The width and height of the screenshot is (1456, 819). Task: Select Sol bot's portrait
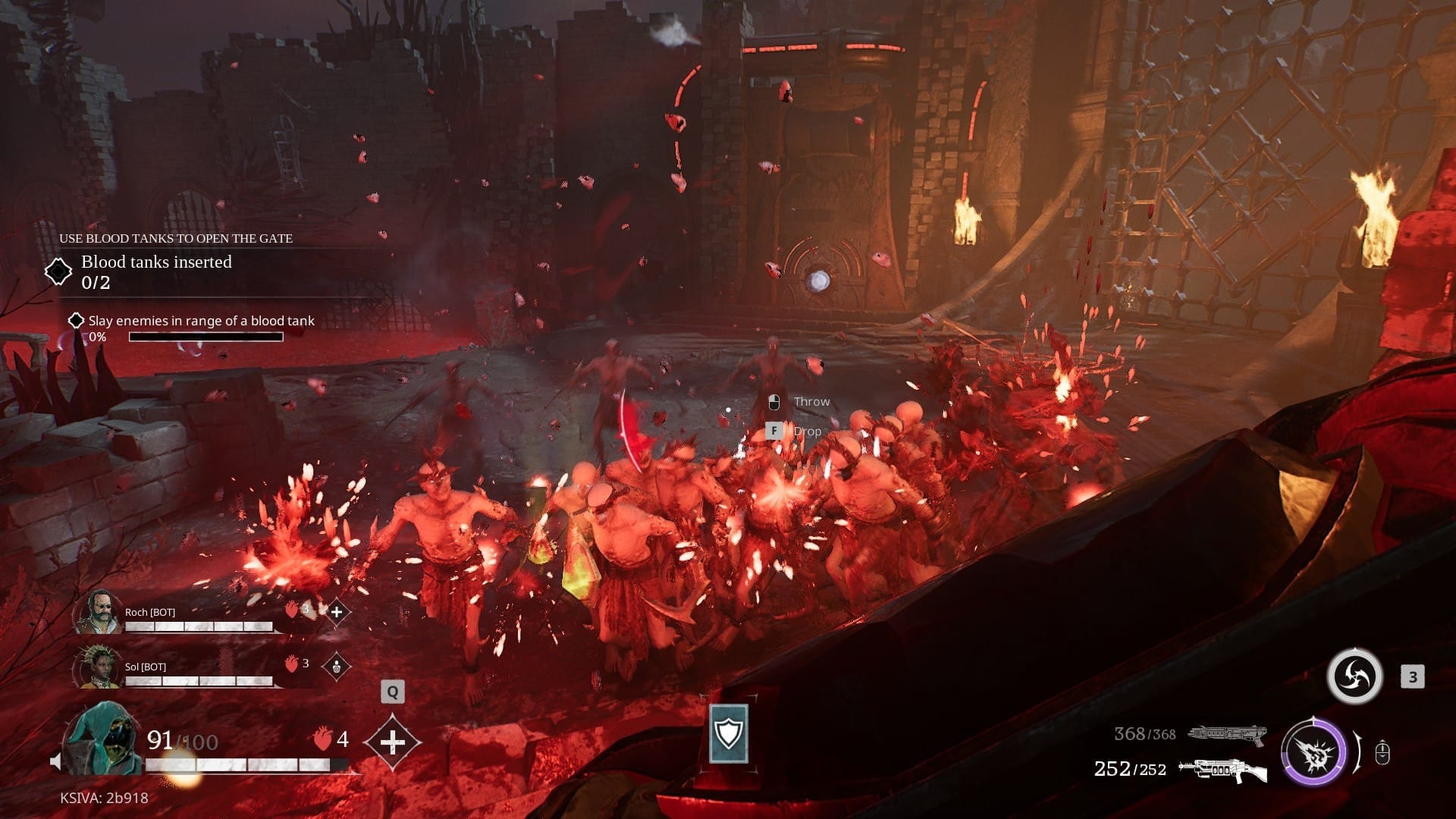(x=98, y=667)
